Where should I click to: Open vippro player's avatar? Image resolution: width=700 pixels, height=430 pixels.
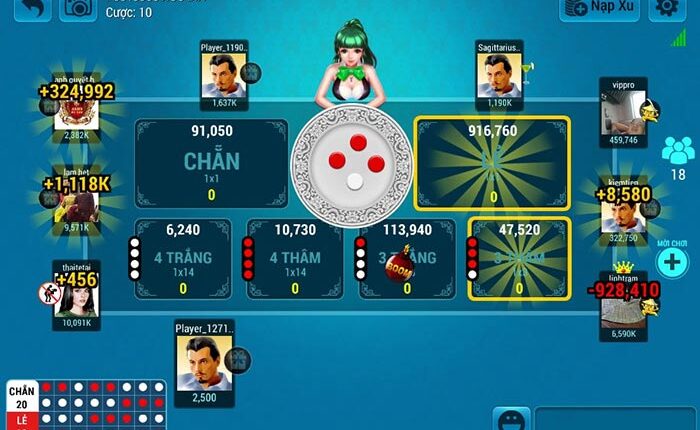[624, 112]
